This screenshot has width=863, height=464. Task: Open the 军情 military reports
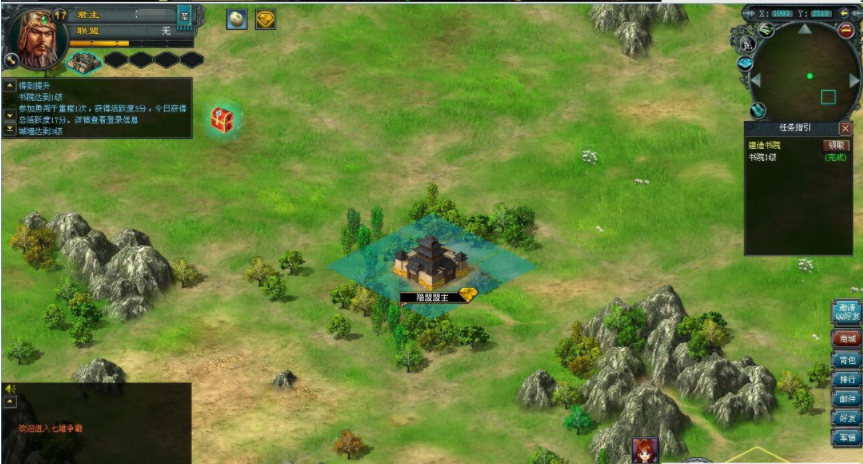point(846,438)
